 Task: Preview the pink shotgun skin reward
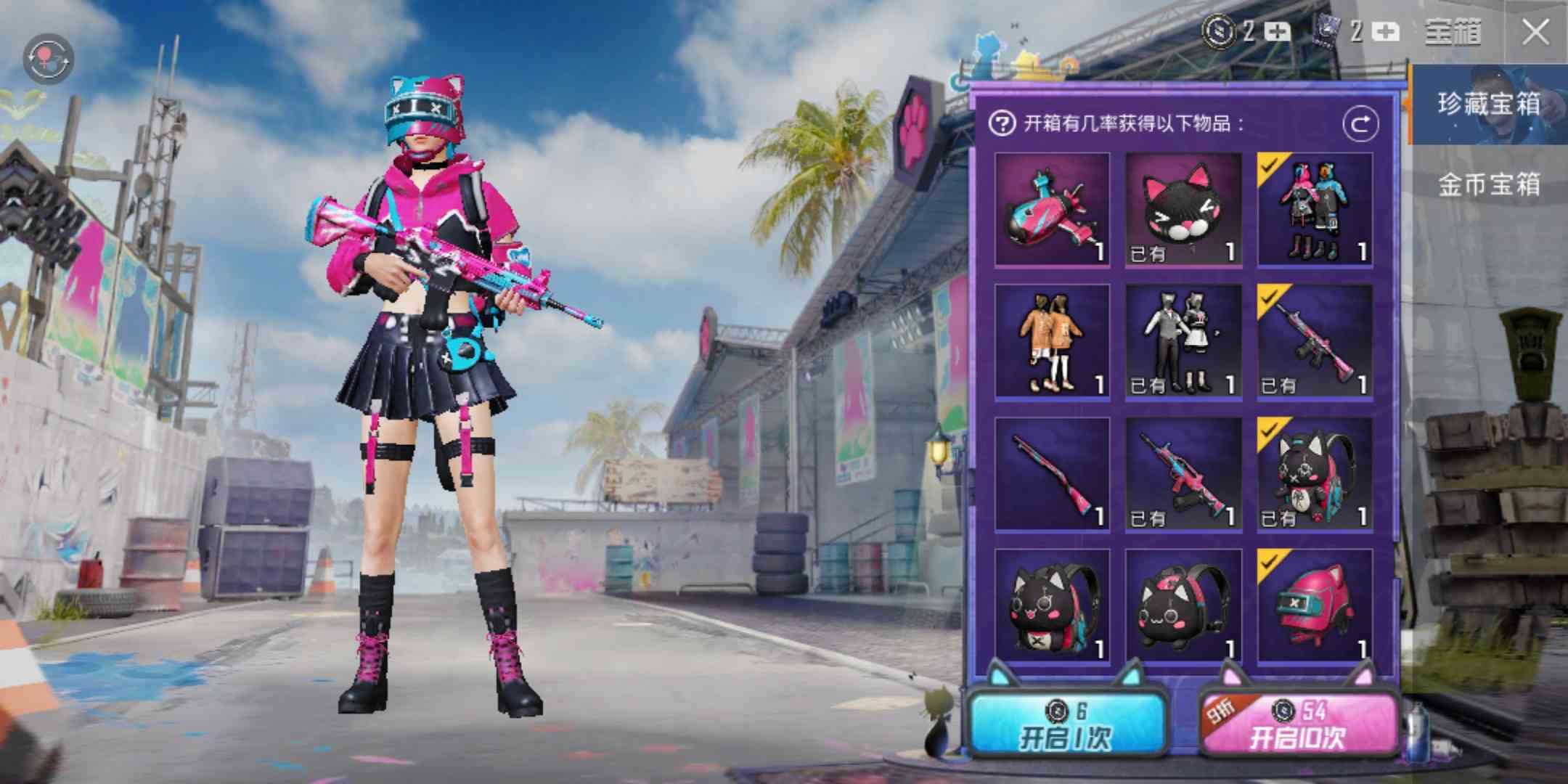(1052, 473)
